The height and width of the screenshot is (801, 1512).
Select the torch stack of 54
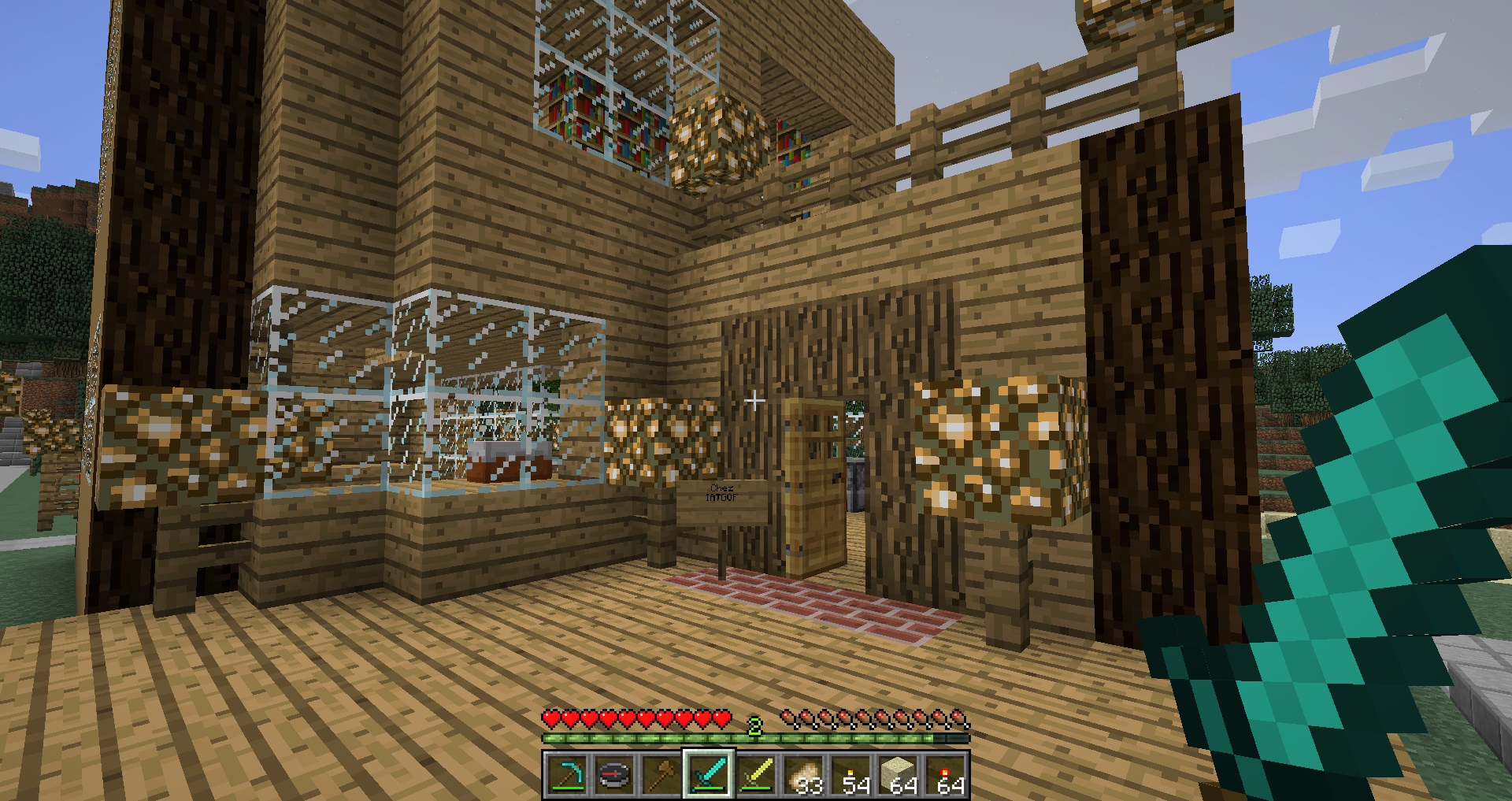tap(851, 775)
